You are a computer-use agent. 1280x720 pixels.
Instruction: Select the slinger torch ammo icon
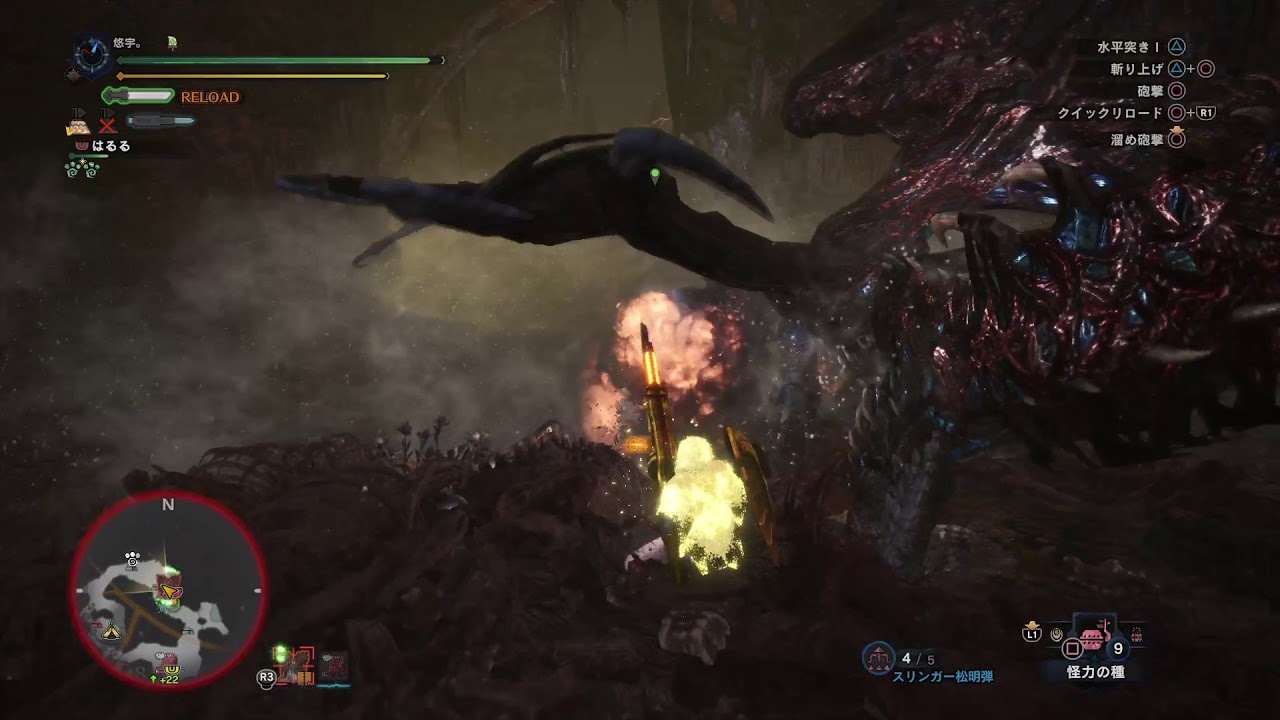tap(878, 657)
